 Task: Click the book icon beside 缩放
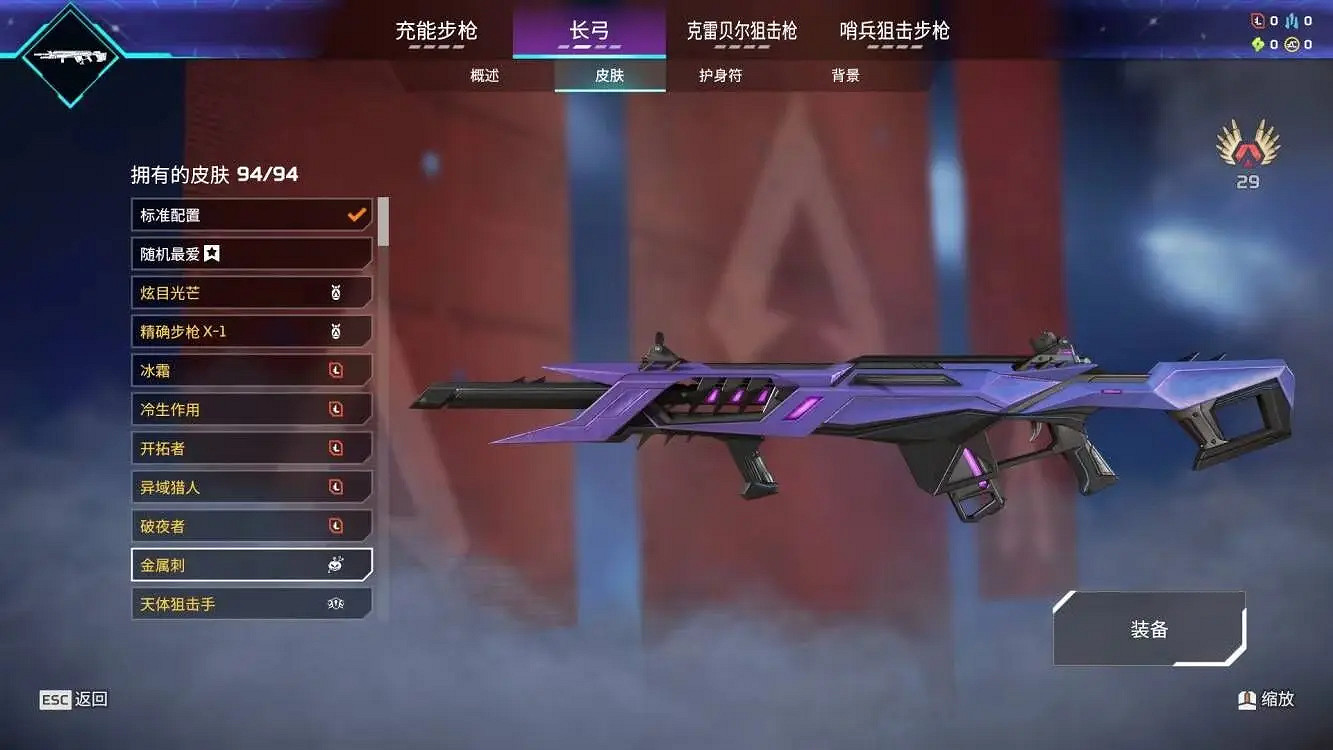coord(1246,700)
